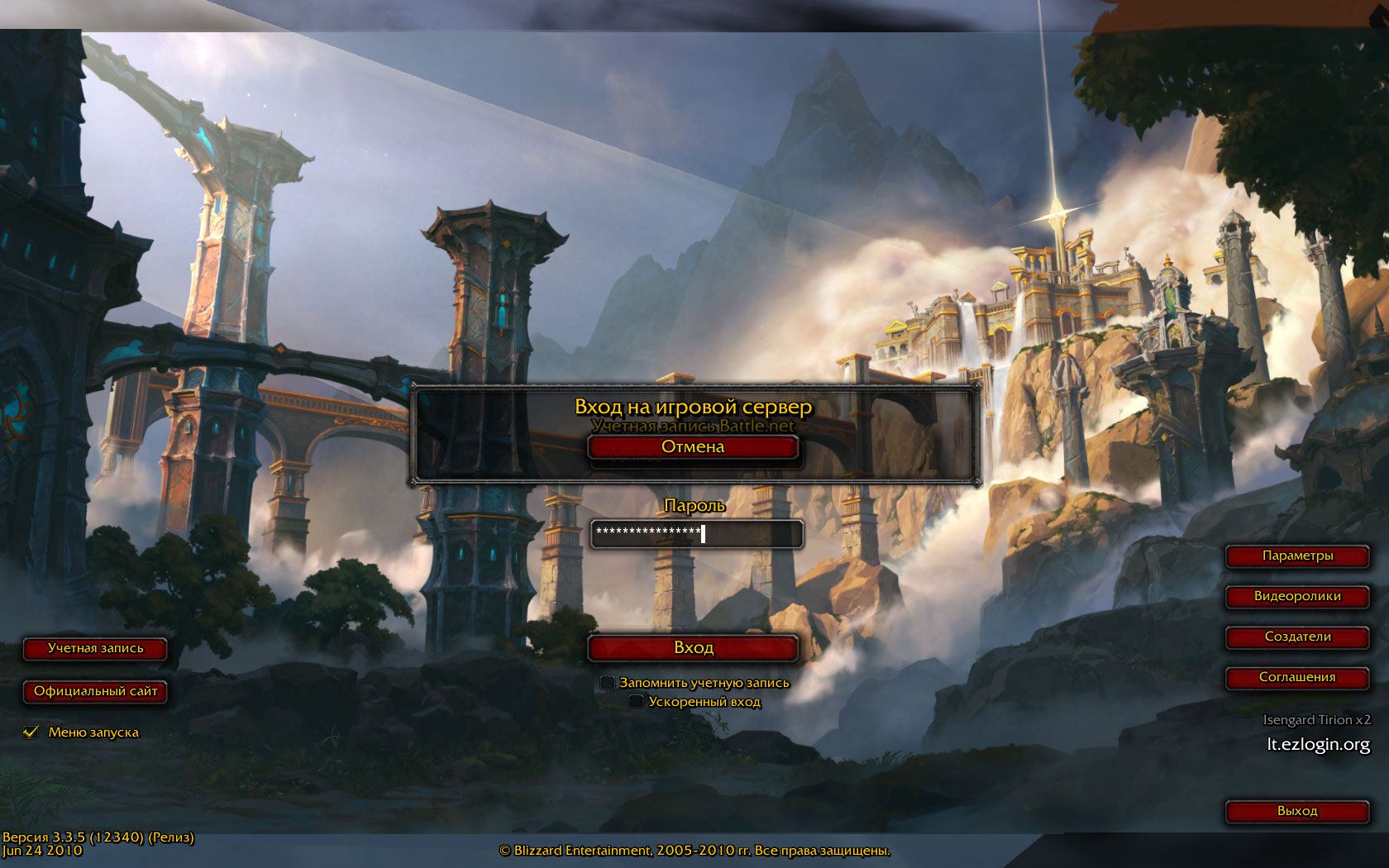Quit the game with Выход
This screenshot has height=868, width=1389.
click(x=1296, y=812)
